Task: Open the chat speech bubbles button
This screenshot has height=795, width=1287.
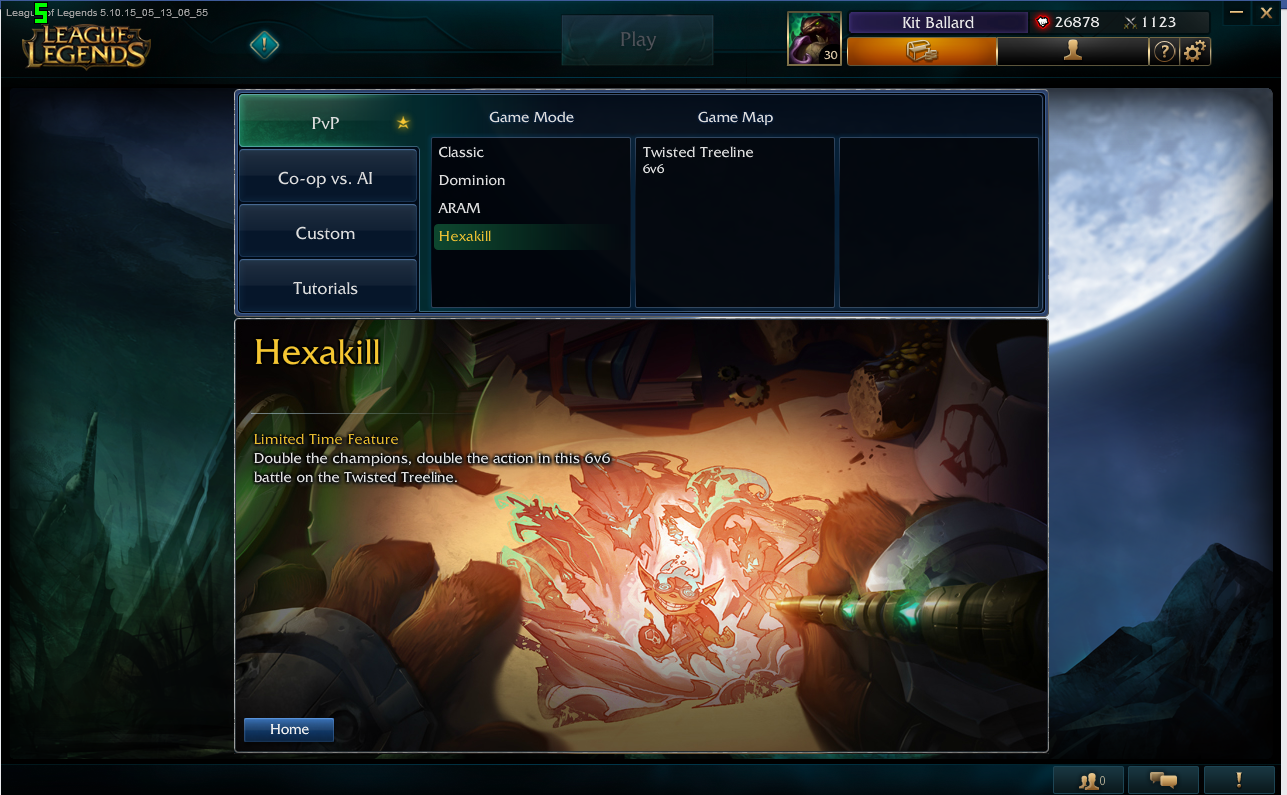Action: point(1163,780)
